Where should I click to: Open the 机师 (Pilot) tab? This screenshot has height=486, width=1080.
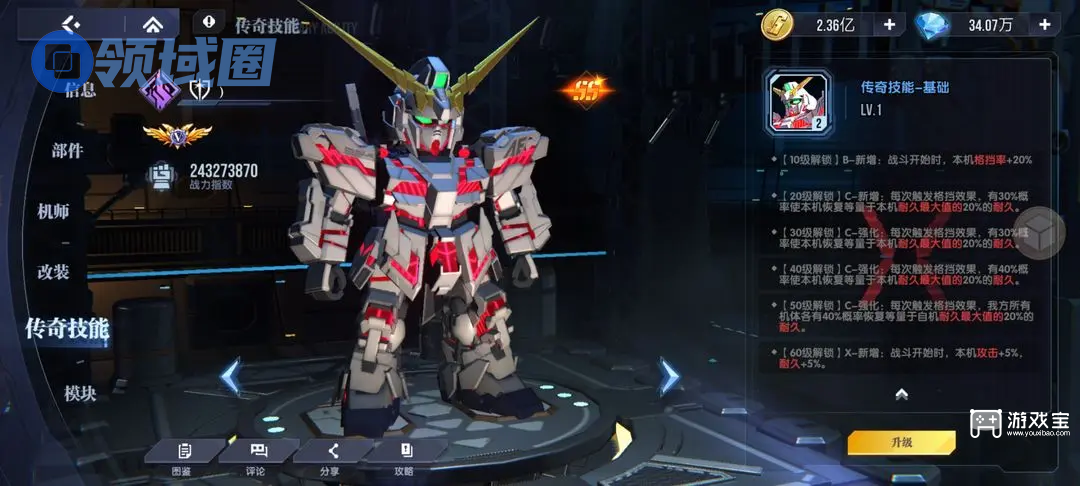tap(53, 211)
